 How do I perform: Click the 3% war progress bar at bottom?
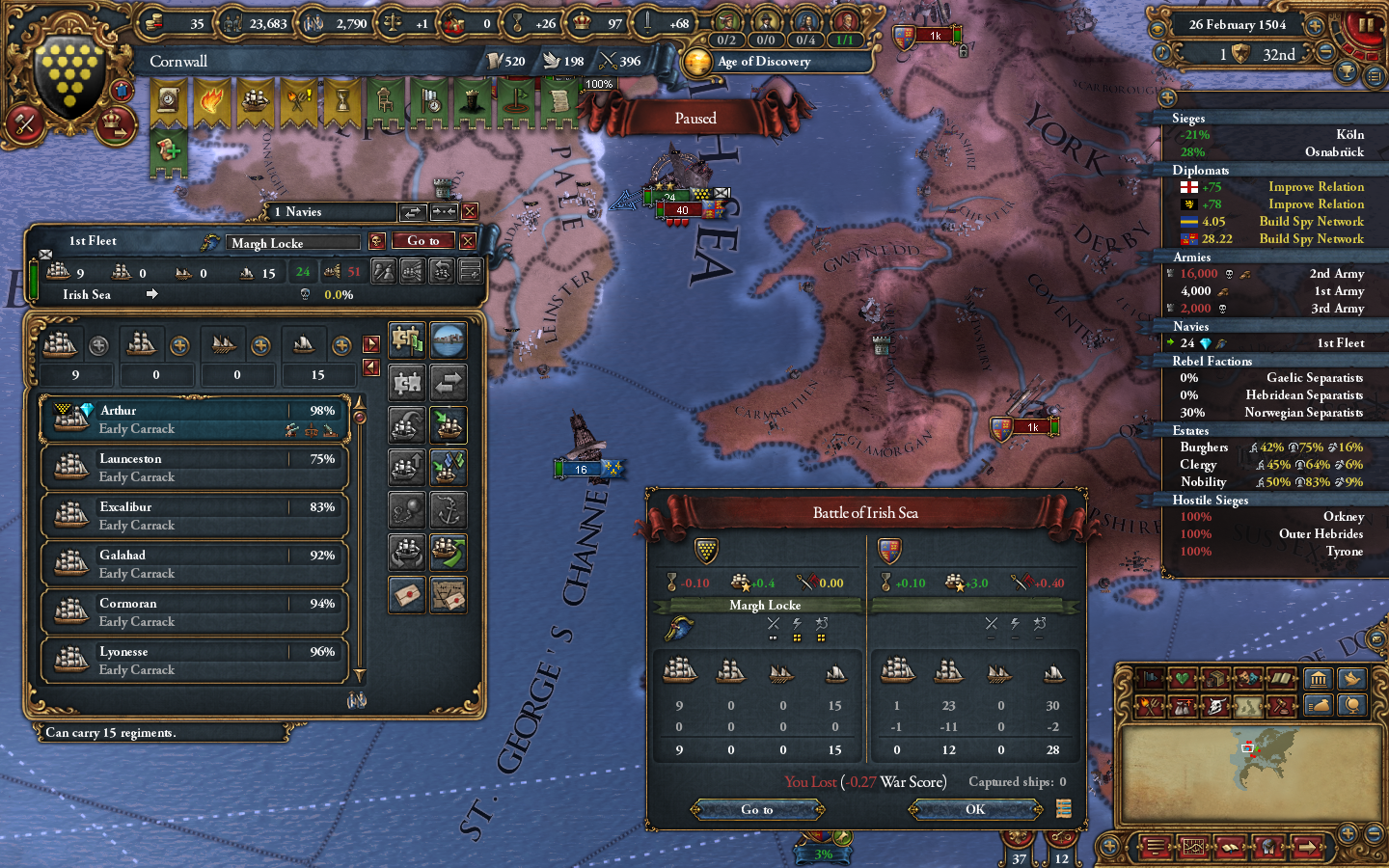(x=824, y=854)
